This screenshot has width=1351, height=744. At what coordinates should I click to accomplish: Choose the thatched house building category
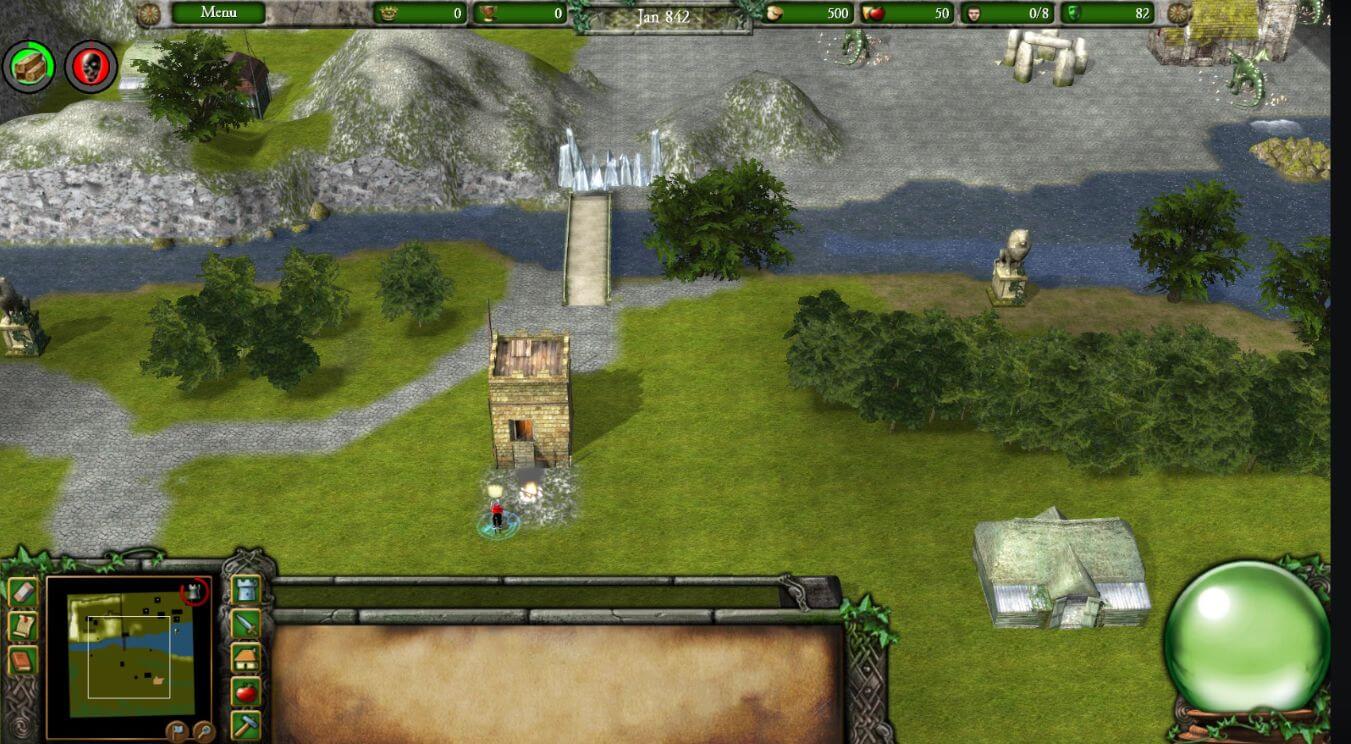tap(246, 658)
